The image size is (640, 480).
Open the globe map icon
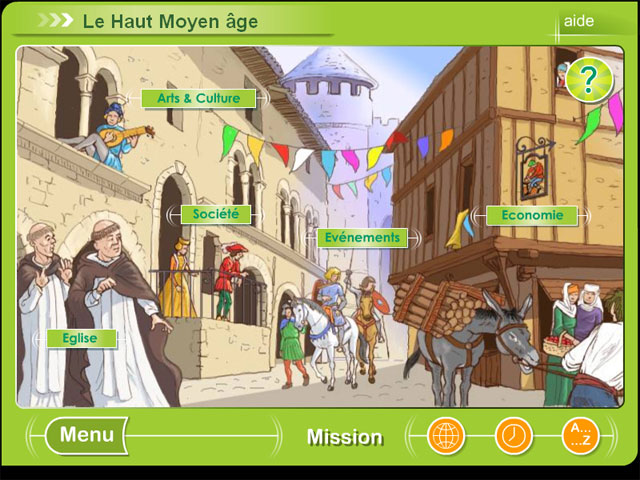click(x=446, y=436)
